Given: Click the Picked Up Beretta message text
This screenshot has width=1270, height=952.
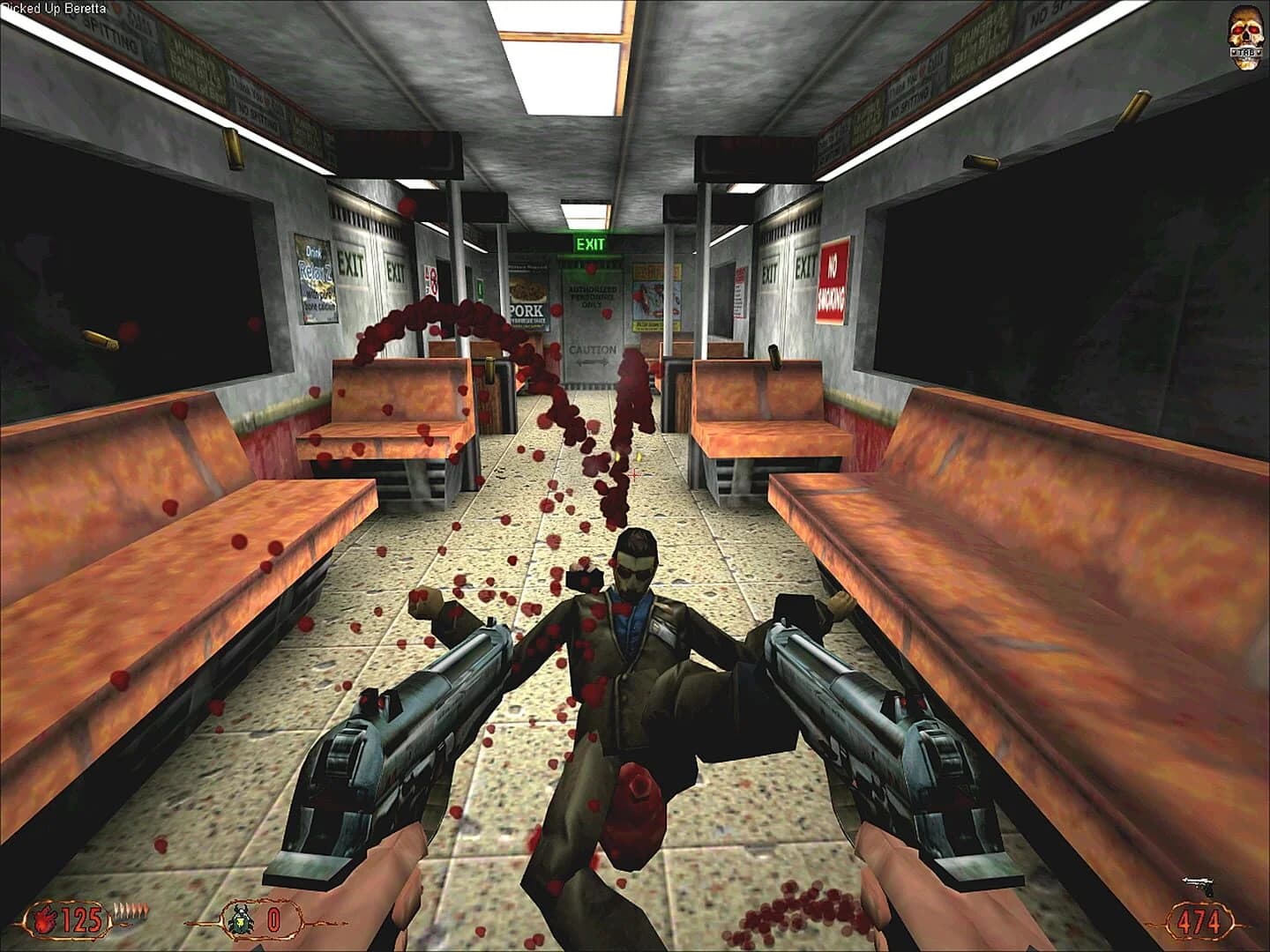Looking at the screenshot, I should (51, 7).
